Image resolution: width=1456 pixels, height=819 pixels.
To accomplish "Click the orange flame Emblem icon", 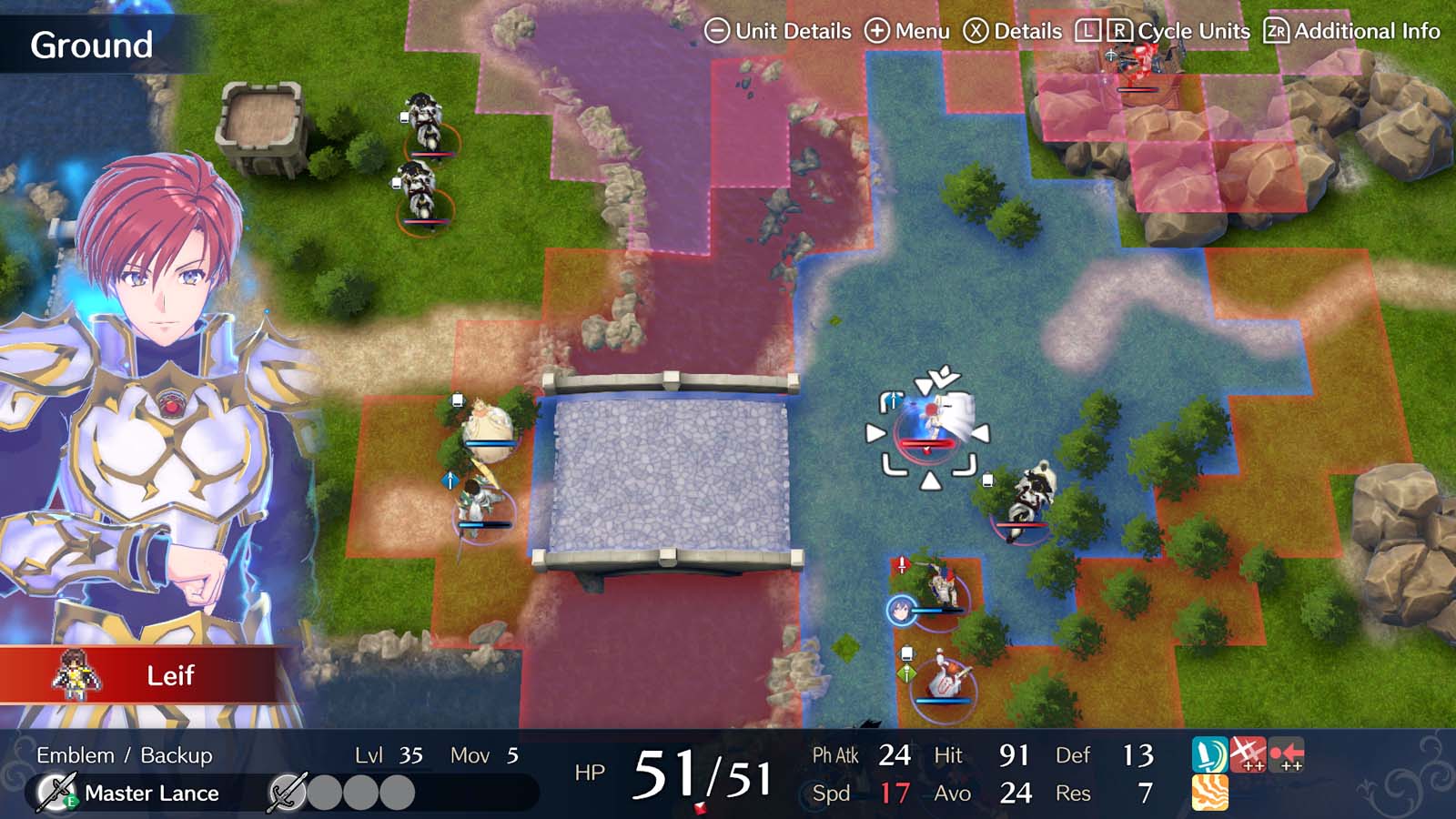I will point(1210,793).
